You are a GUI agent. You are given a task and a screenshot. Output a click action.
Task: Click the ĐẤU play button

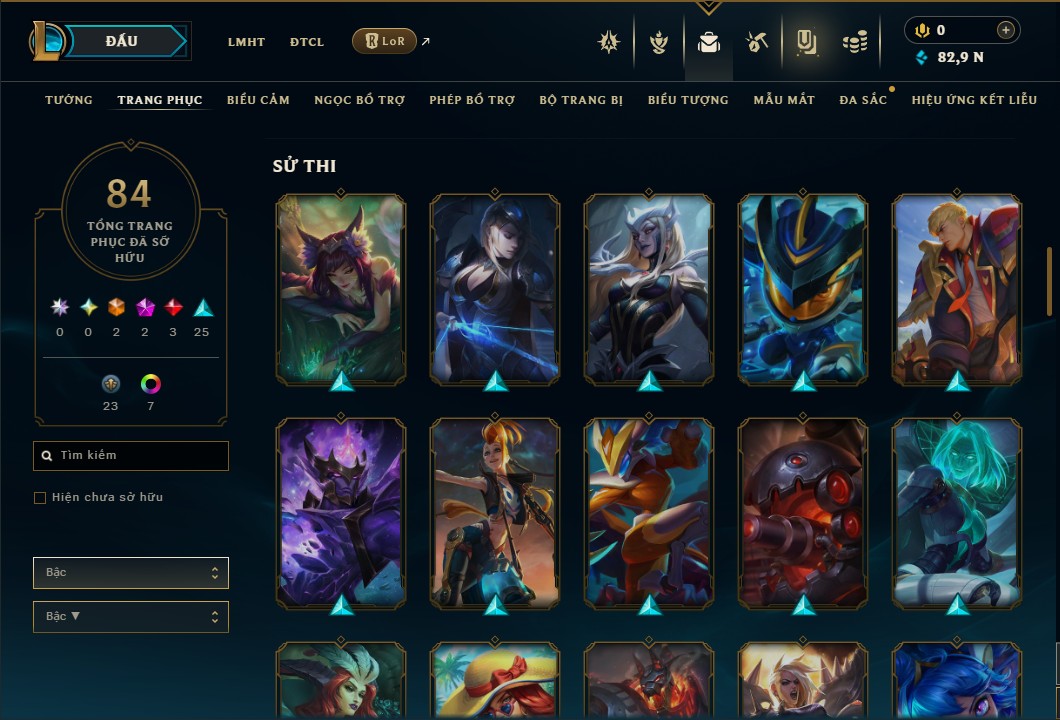(x=122, y=41)
